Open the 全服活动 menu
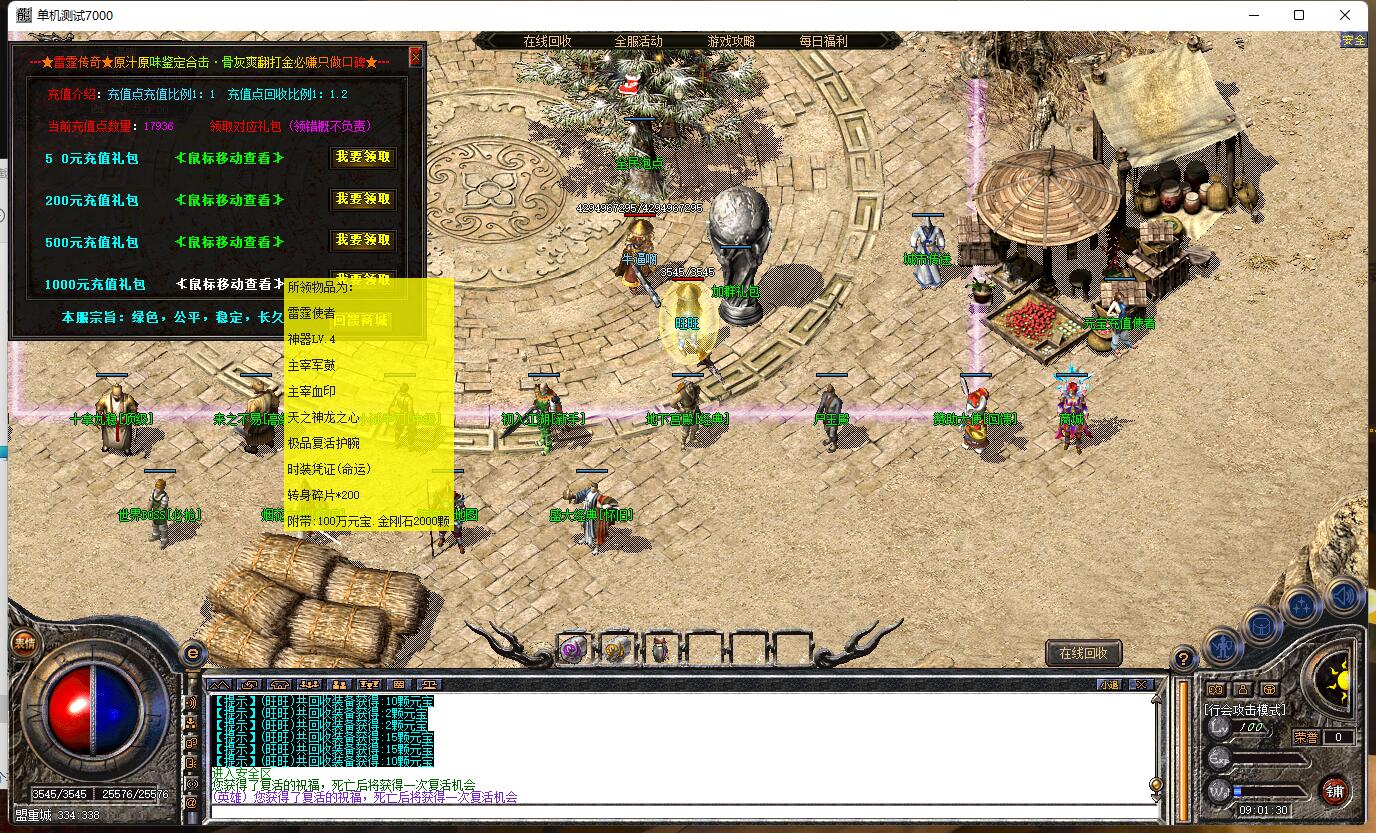 (x=638, y=41)
